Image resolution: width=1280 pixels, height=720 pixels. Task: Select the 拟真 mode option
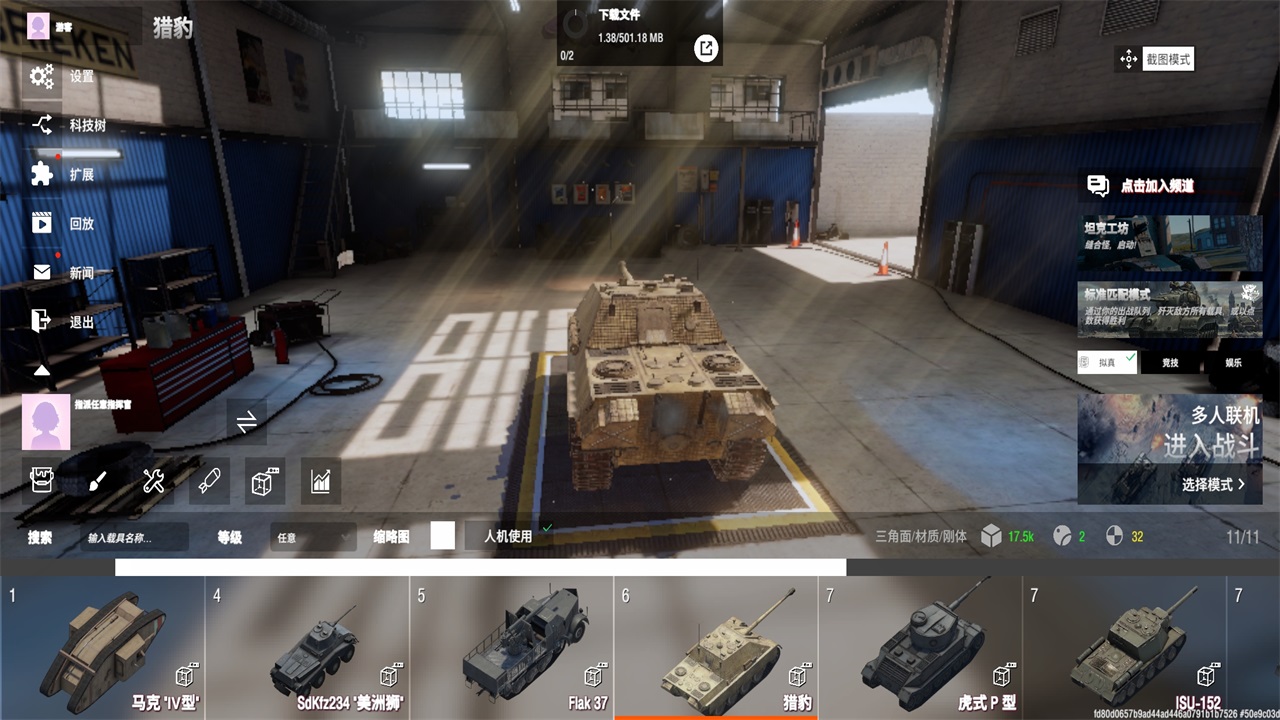1106,362
